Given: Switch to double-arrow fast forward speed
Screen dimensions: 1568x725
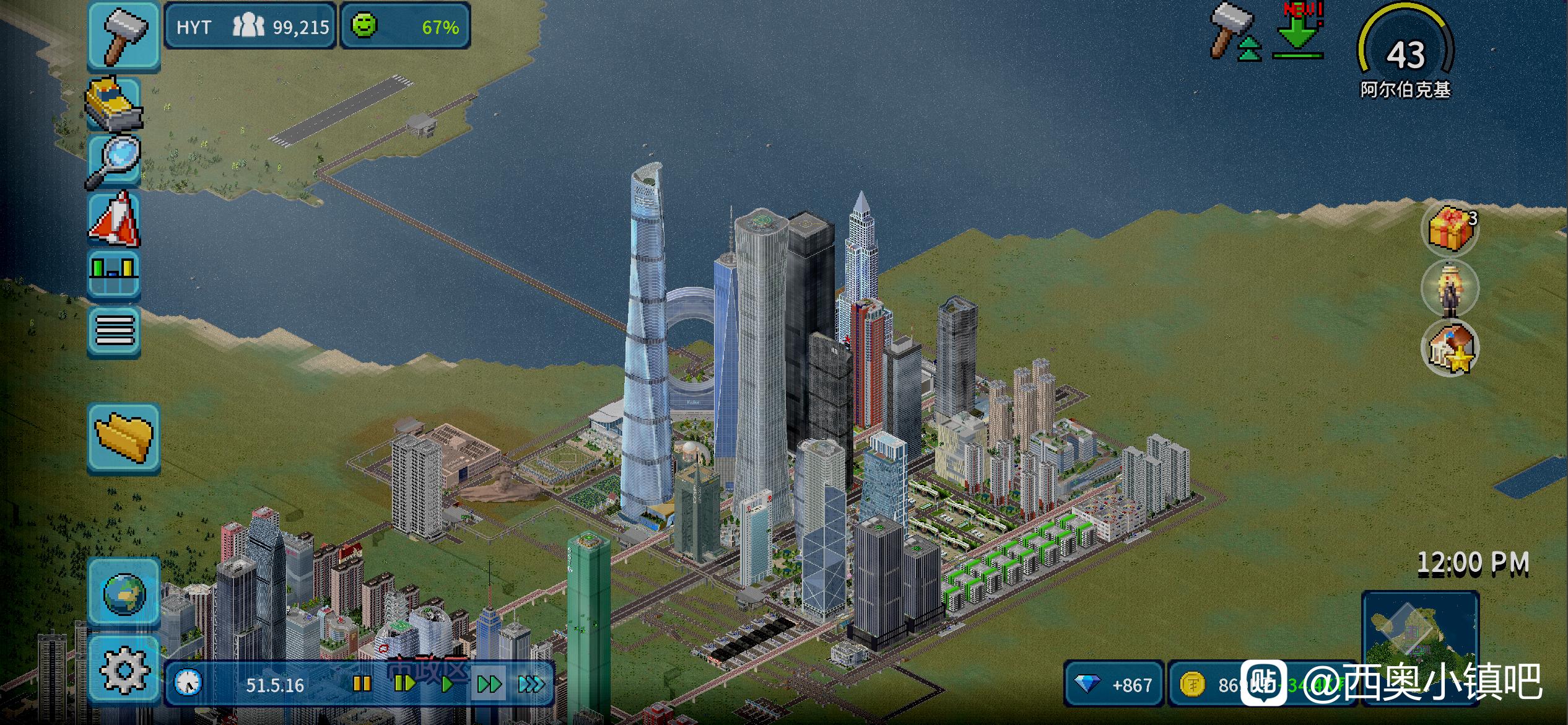Looking at the screenshot, I should coord(489,684).
